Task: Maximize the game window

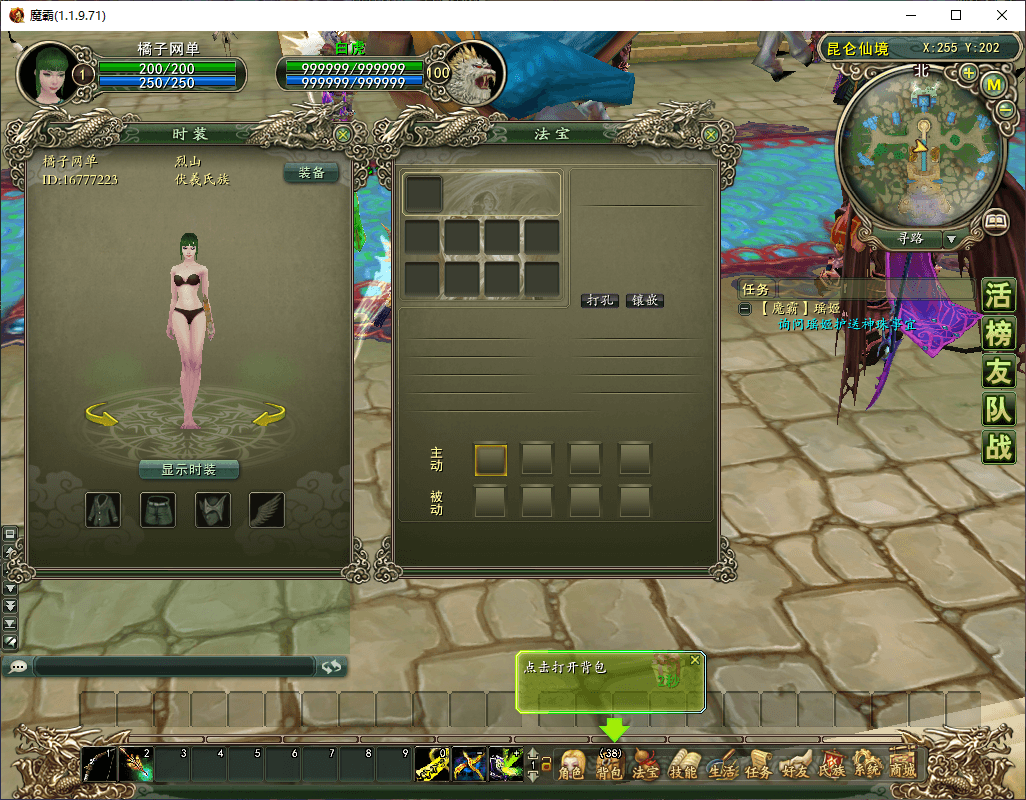Action: coord(956,15)
